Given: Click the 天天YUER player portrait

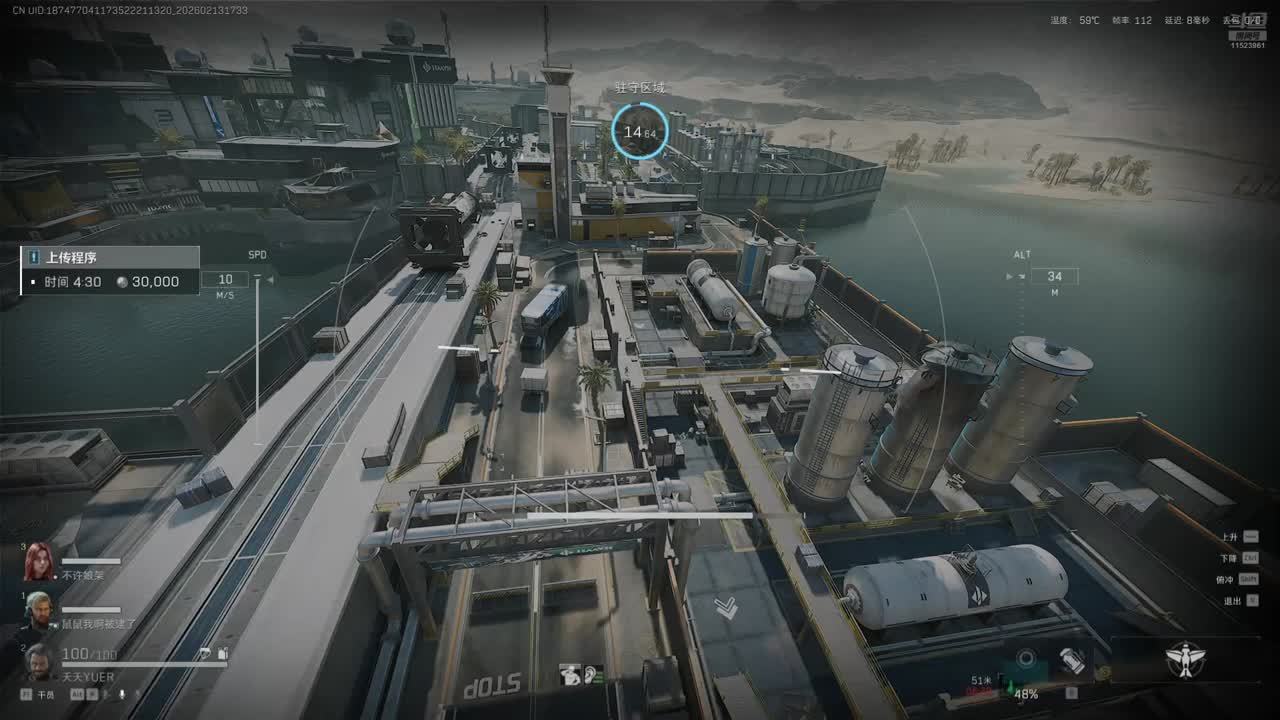Looking at the screenshot, I should click(39, 660).
